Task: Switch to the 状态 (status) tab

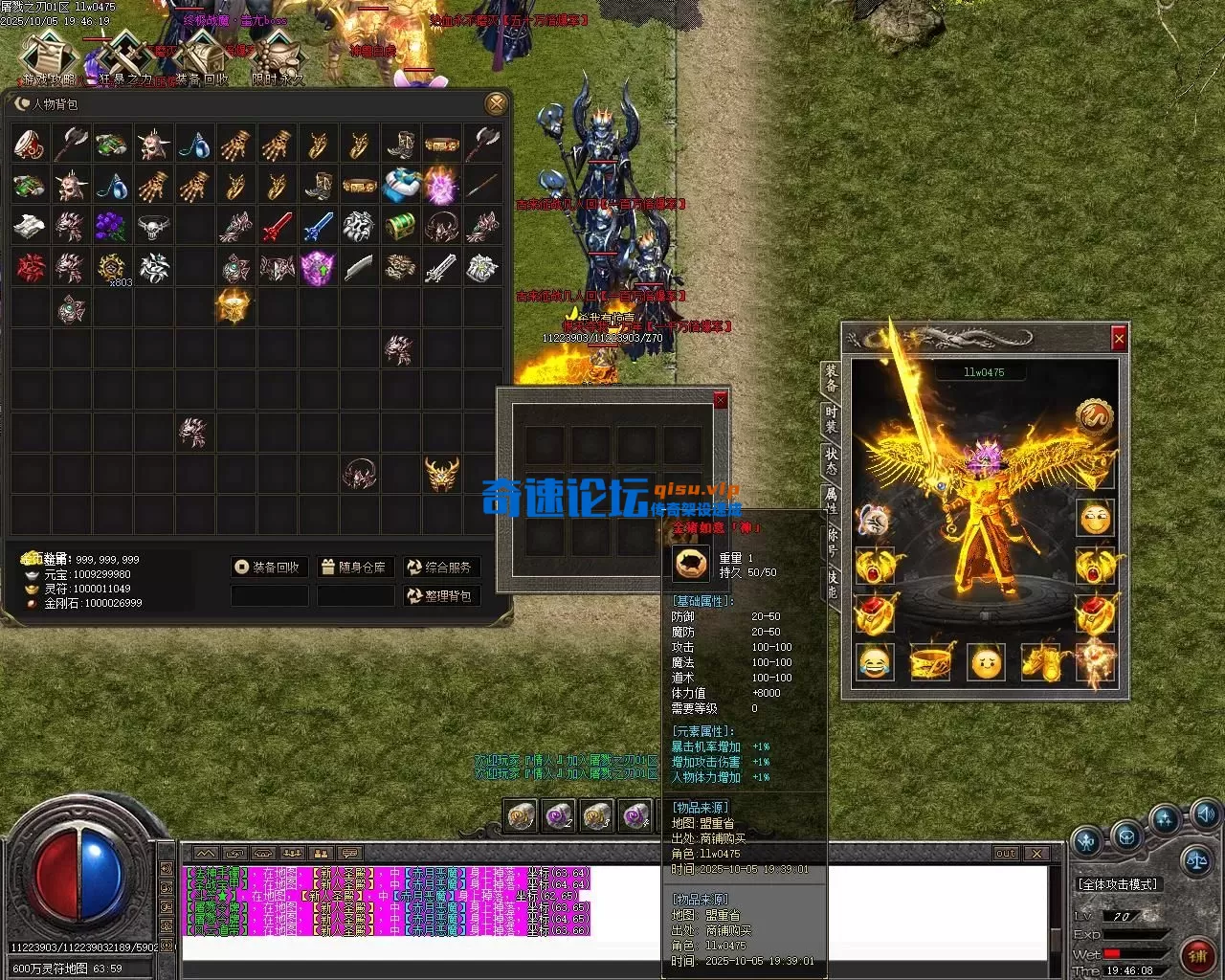Action: coord(832,460)
